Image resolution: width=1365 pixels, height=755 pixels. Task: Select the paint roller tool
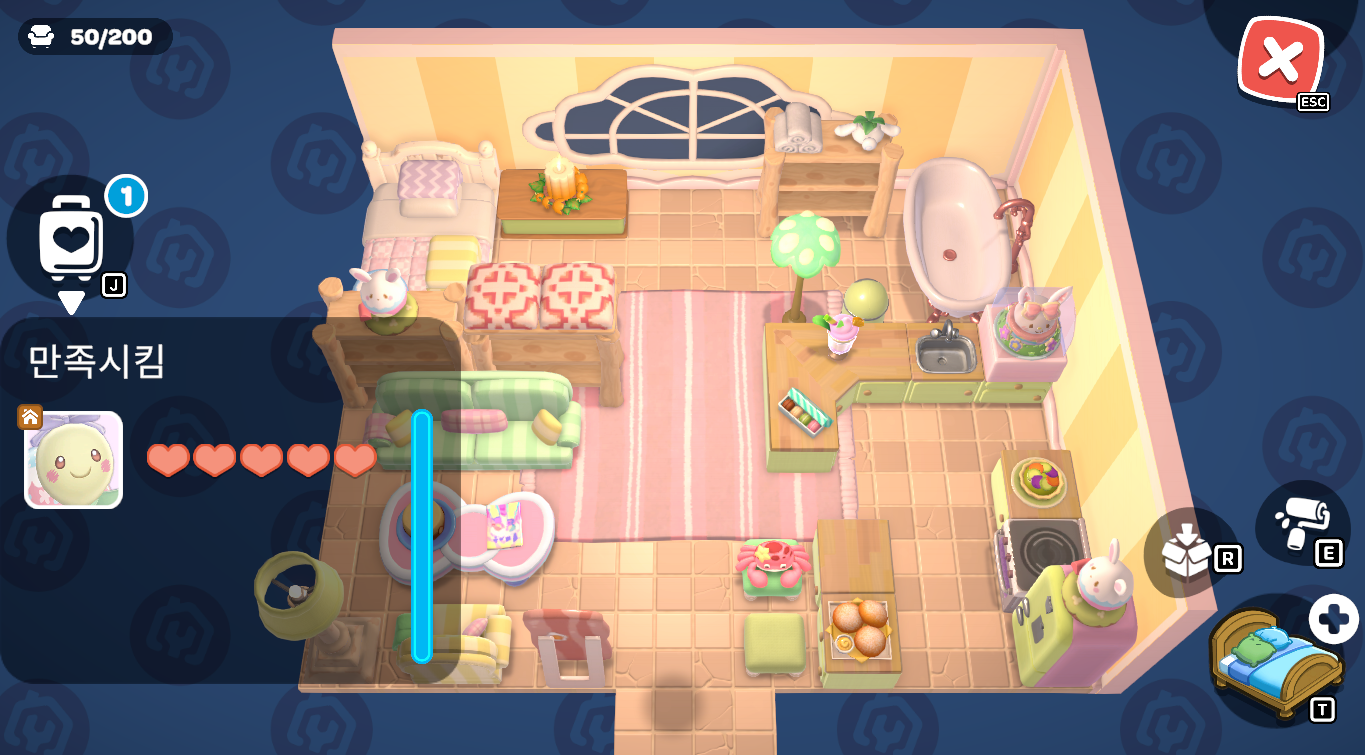tap(1301, 524)
